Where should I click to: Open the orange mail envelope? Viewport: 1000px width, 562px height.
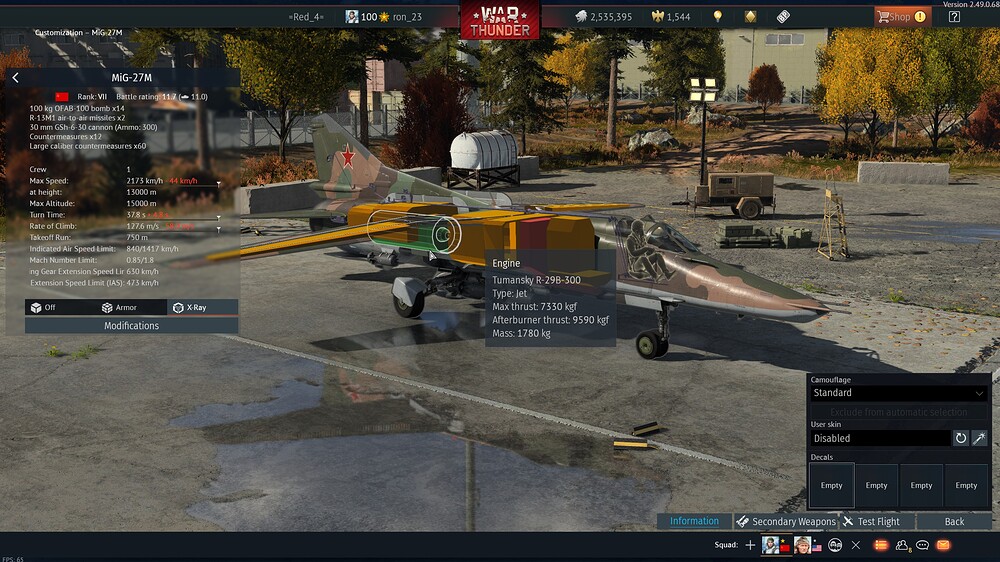[x=943, y=545]
